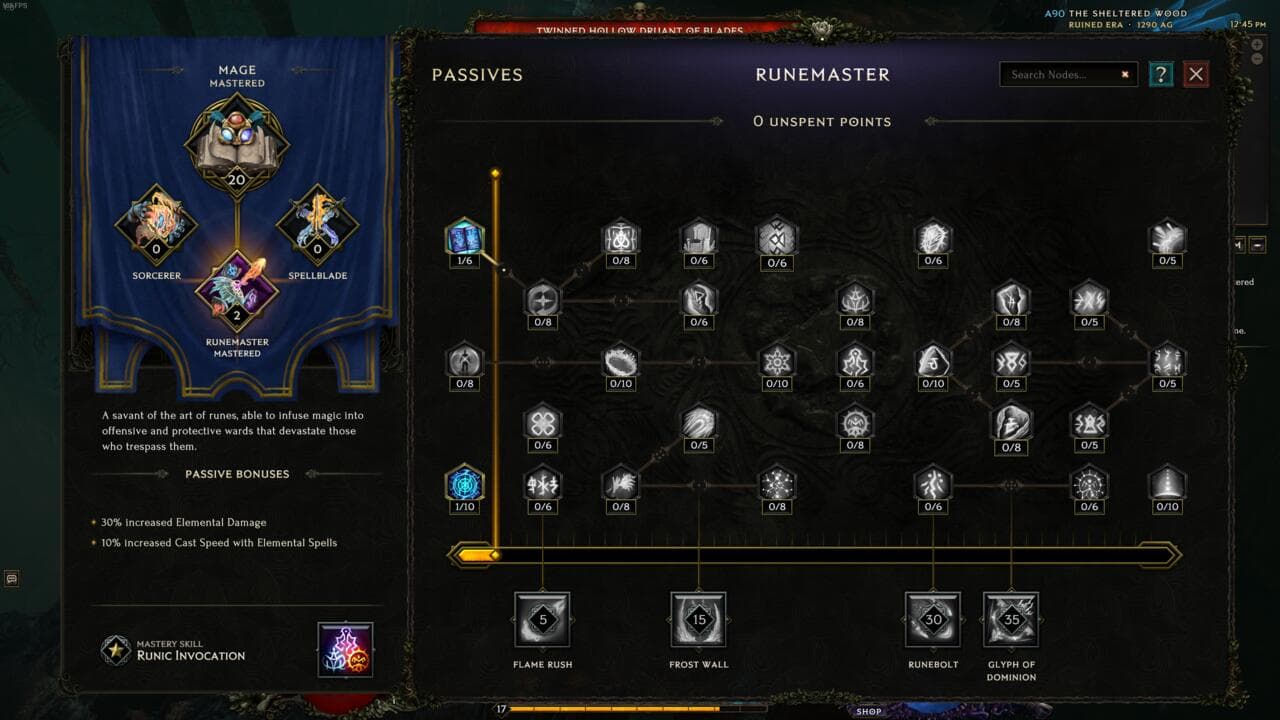Viewport: 1280px width, 720px height.
Task: Select the Mage base class emblem
Action: tap(237, 143)
